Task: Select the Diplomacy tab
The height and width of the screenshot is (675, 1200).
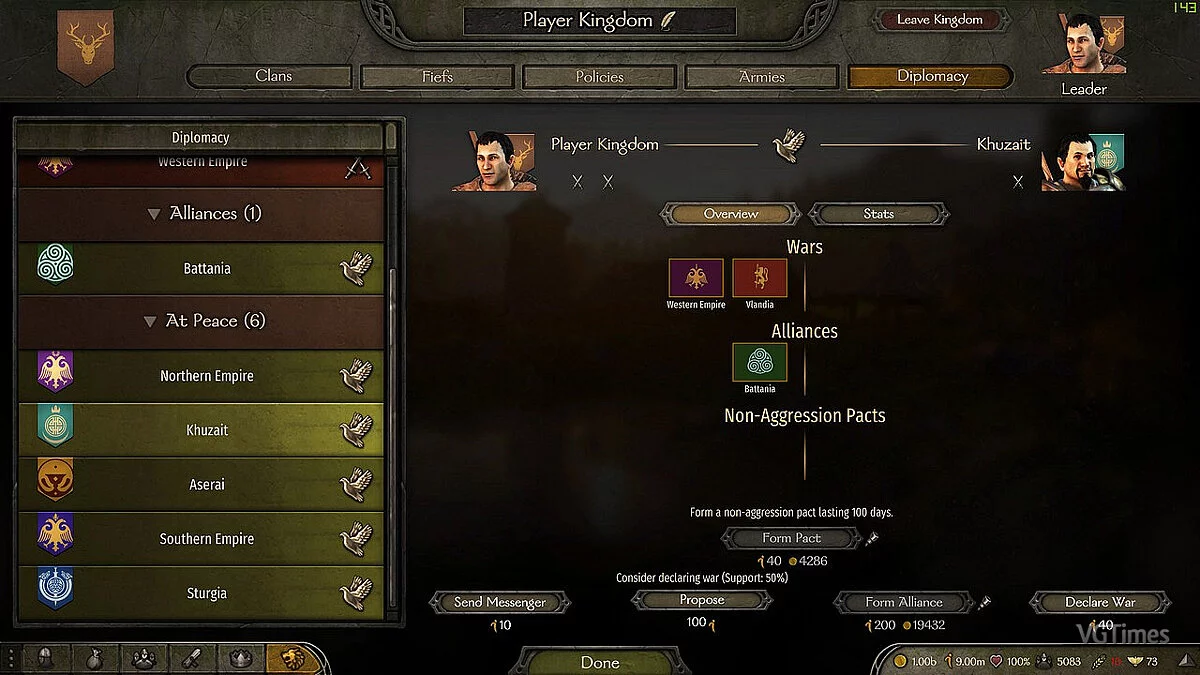Action: click(x=931, y=77)
